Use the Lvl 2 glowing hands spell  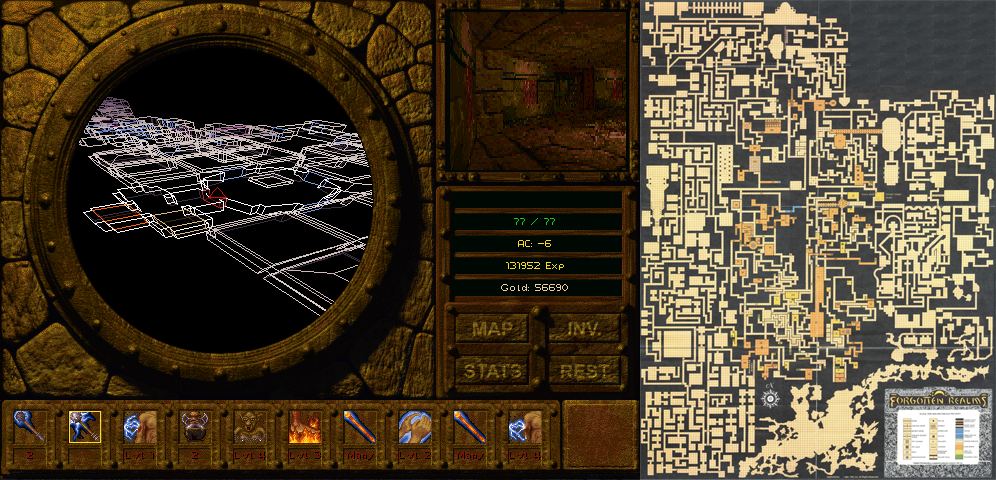(x=414, y=428)
